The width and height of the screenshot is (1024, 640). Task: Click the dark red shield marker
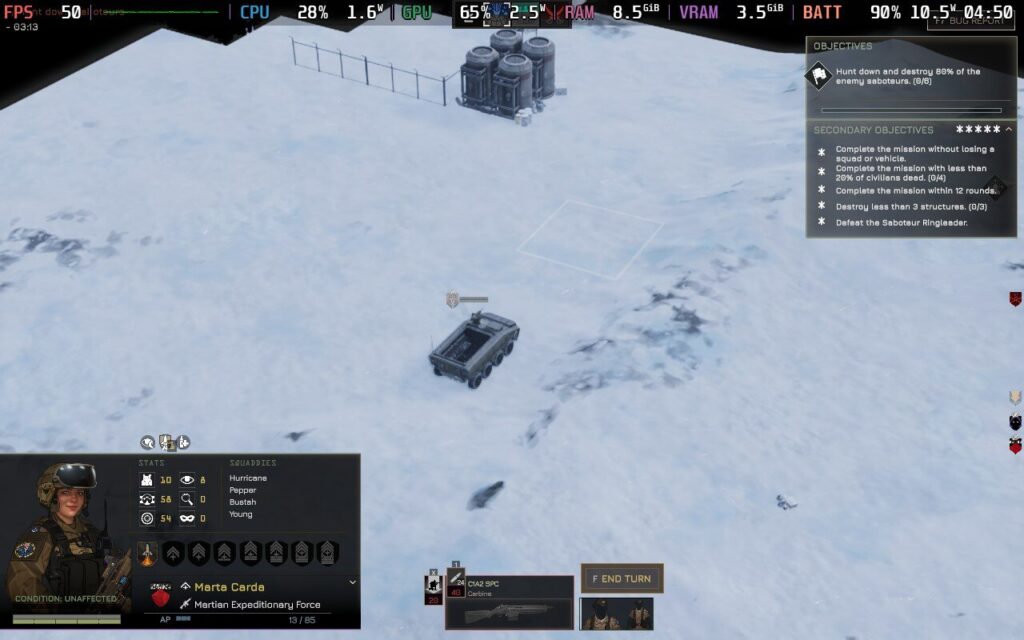[1015, 298]
